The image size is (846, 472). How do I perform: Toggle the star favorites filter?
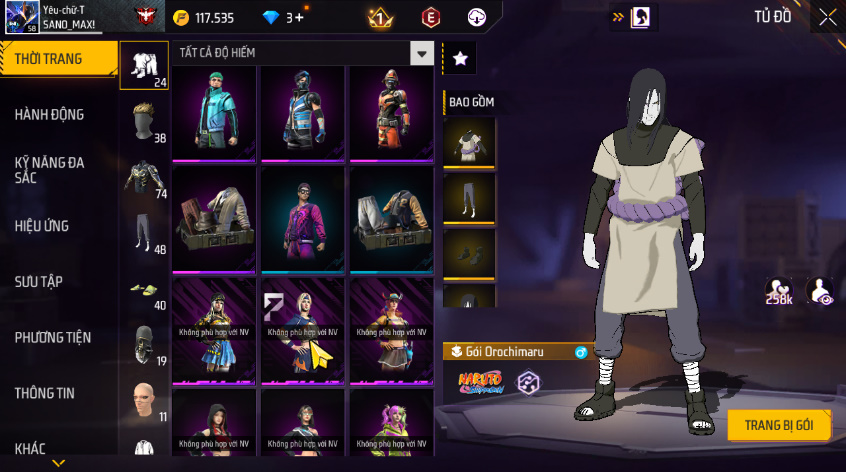click(460, 59)
